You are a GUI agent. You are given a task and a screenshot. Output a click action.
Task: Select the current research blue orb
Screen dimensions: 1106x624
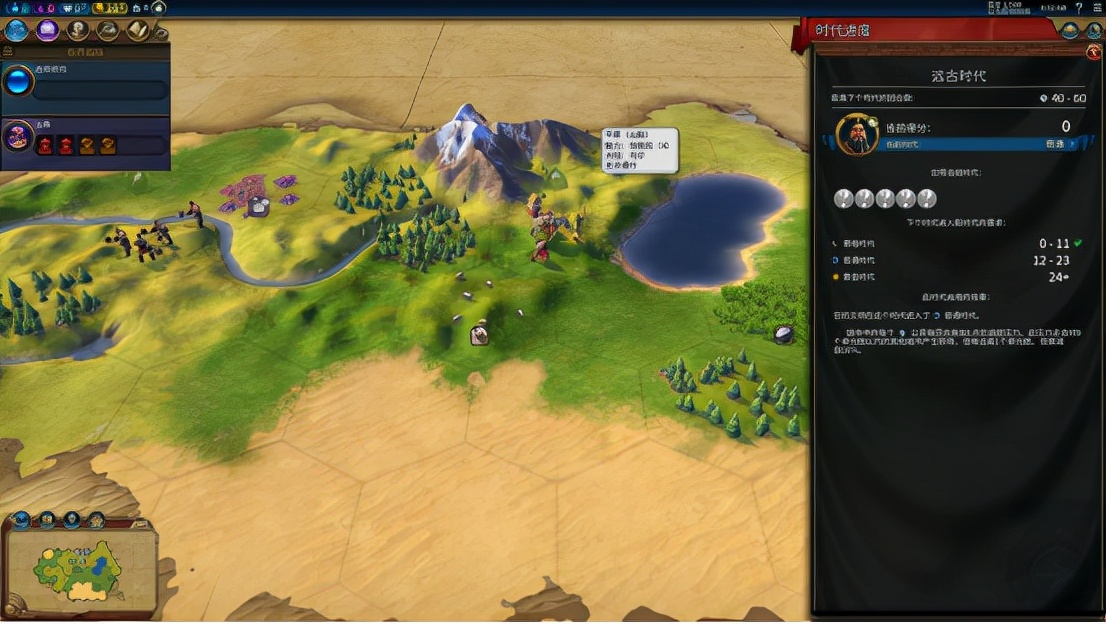[18, 81]
